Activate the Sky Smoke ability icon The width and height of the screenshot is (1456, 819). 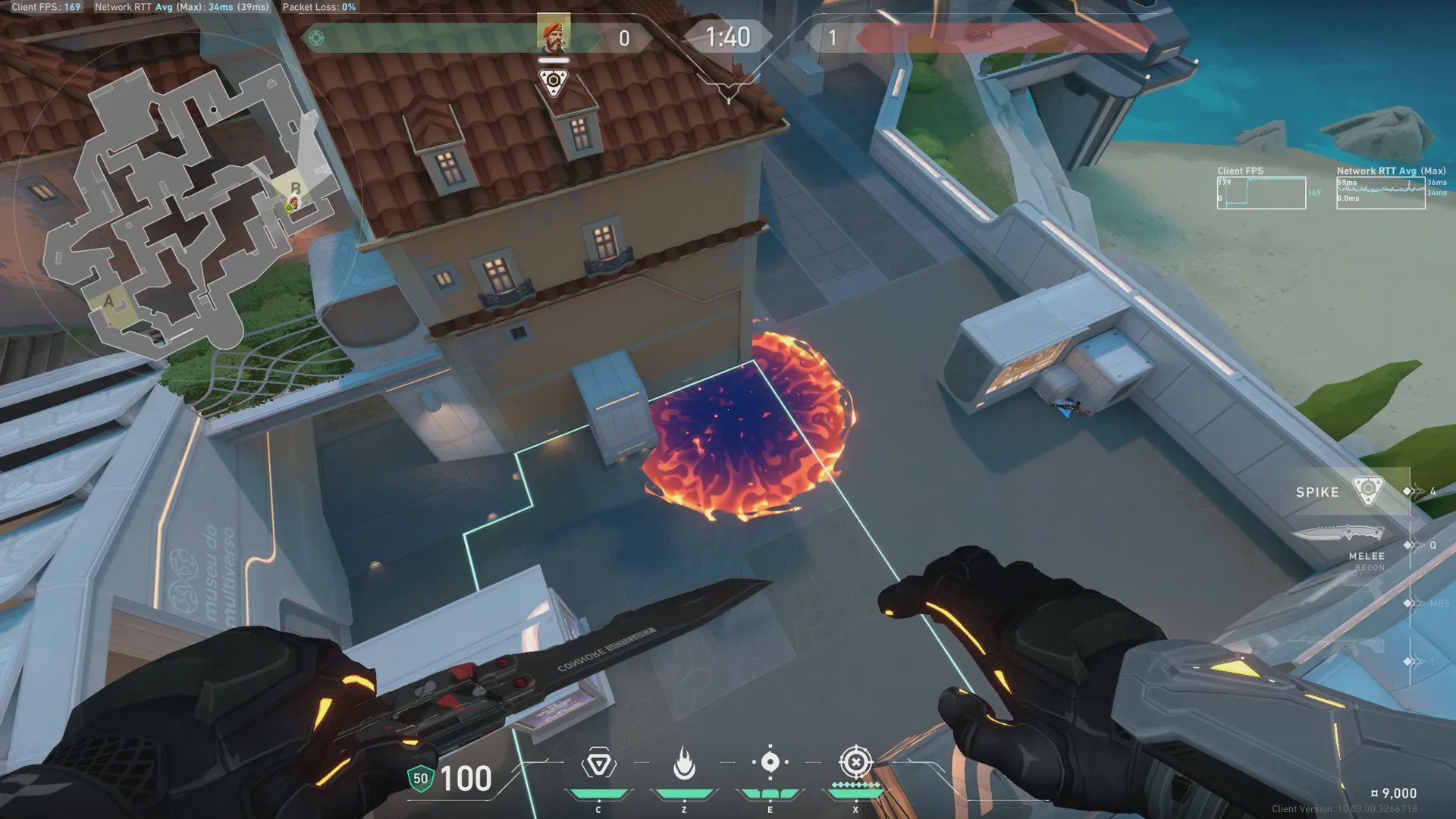[770, 762]
